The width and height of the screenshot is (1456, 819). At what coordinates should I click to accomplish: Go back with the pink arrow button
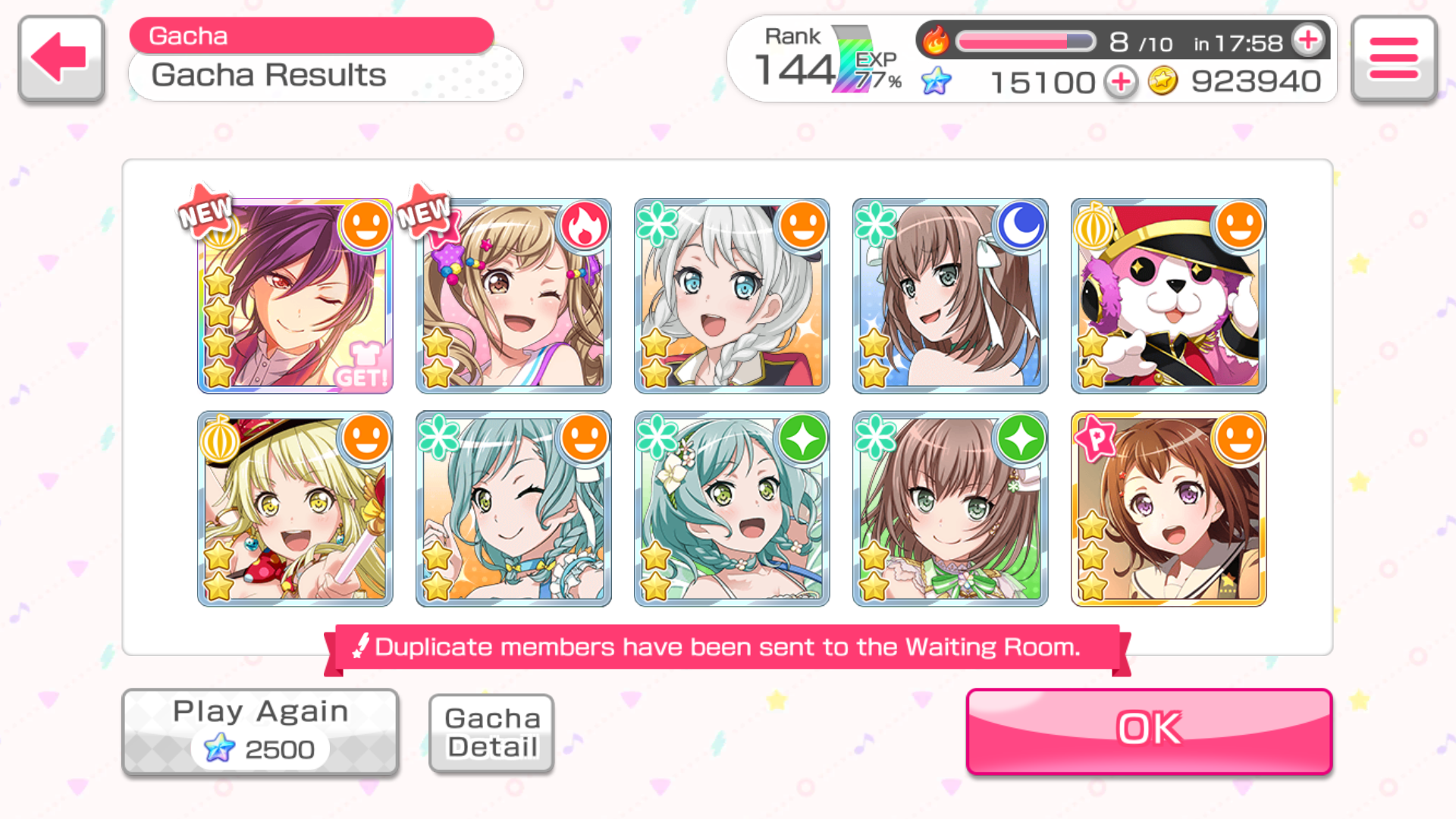pos(61,58)
